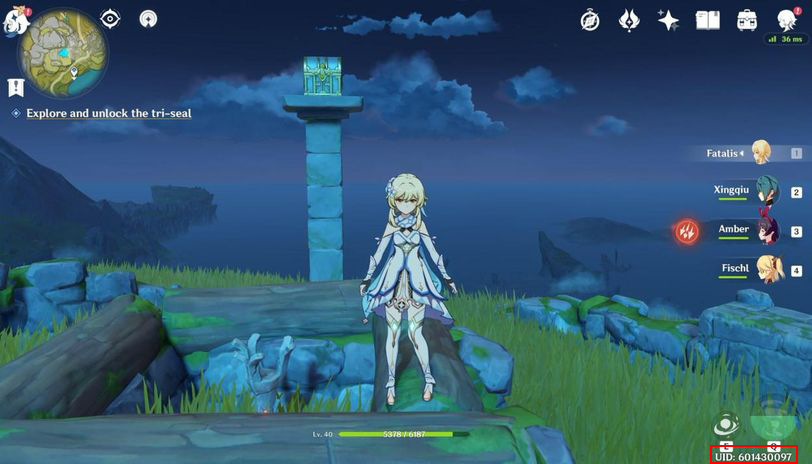Open the adventure compass icon

point(590,20)
